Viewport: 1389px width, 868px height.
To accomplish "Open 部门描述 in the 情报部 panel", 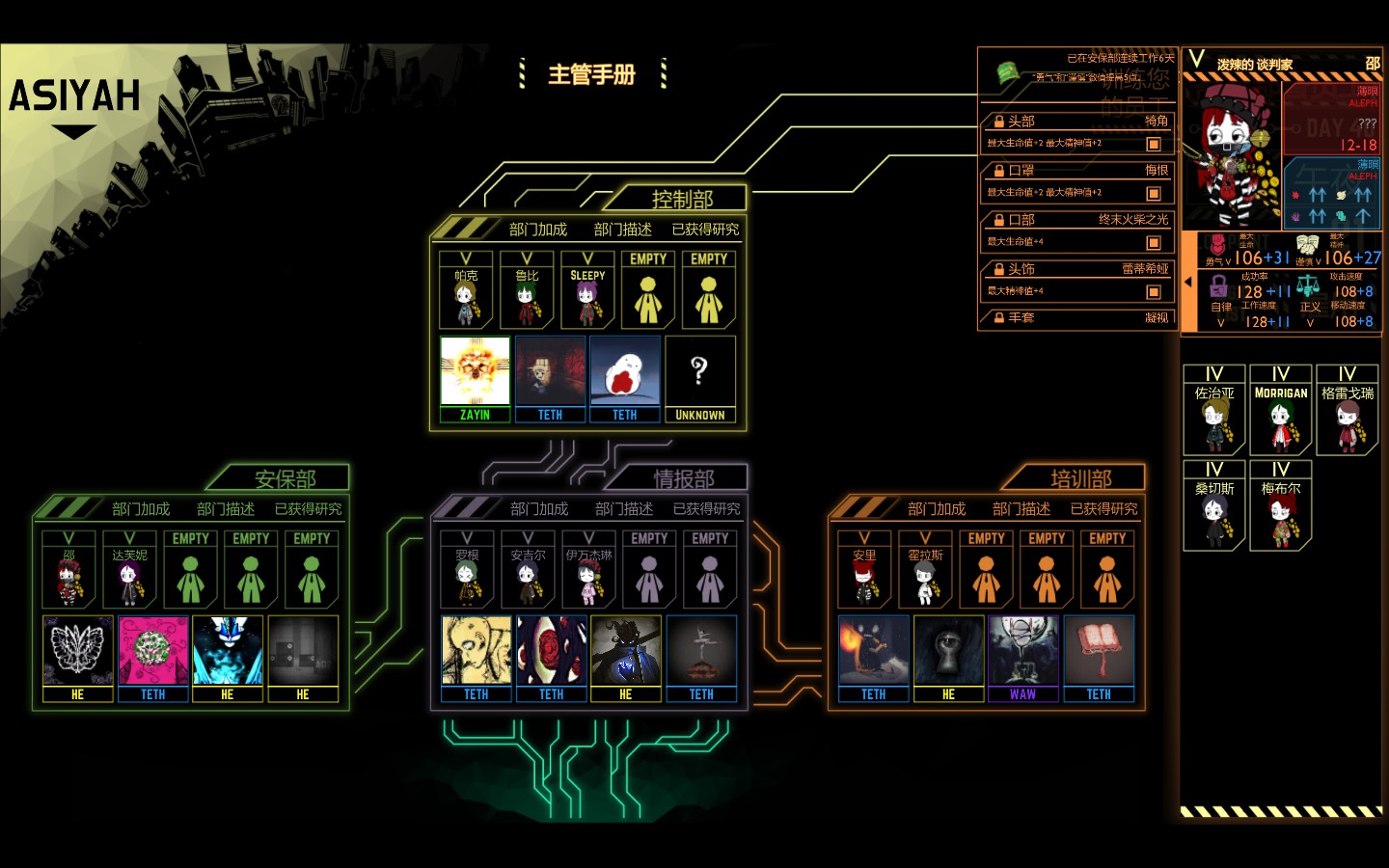I will click(624, 509).
